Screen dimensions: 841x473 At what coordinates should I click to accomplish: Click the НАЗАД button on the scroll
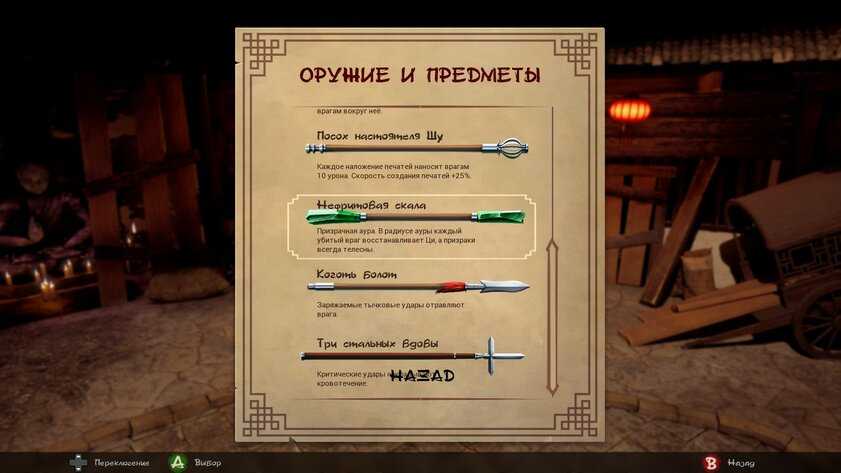pyautogui.click(x=421, y=376)
